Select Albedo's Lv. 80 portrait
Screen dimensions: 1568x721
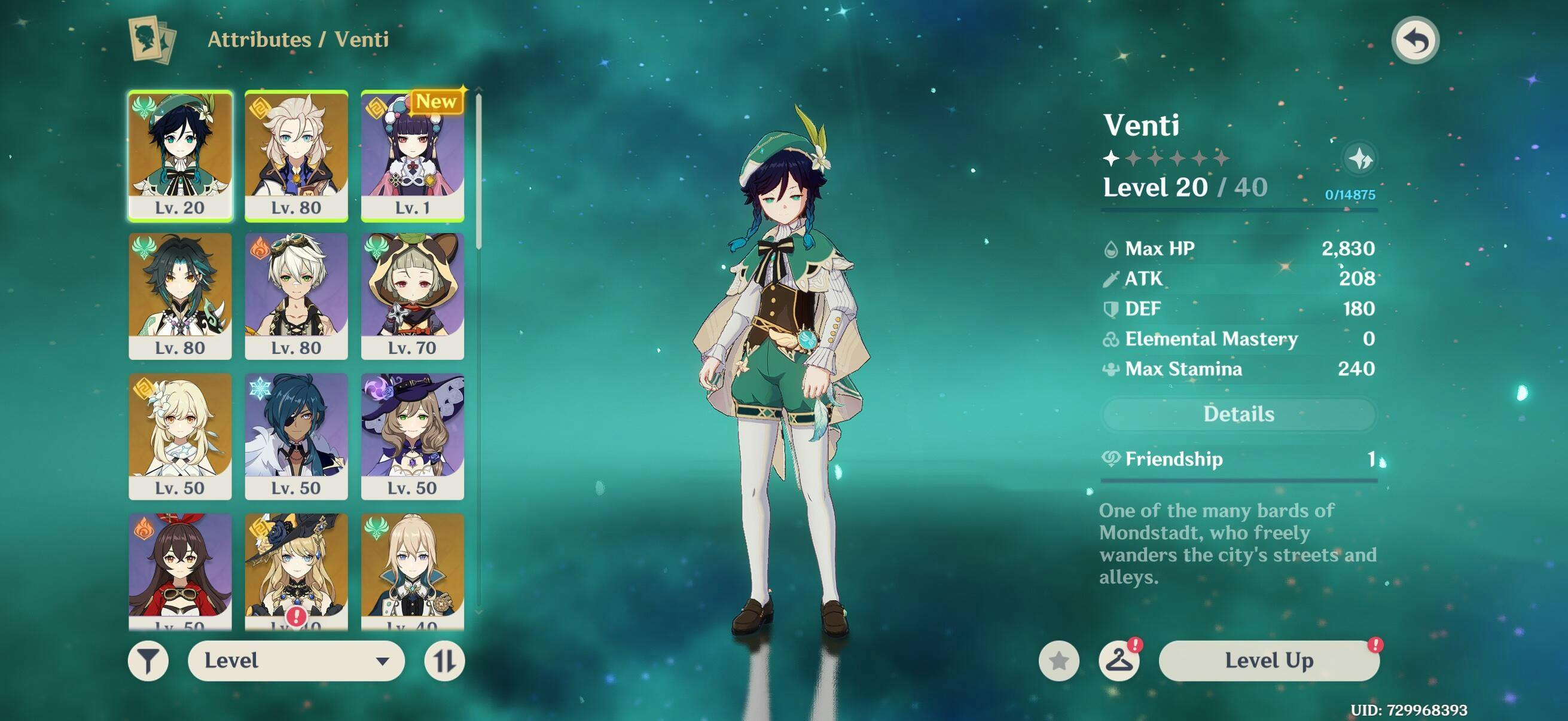click(297, 155)
